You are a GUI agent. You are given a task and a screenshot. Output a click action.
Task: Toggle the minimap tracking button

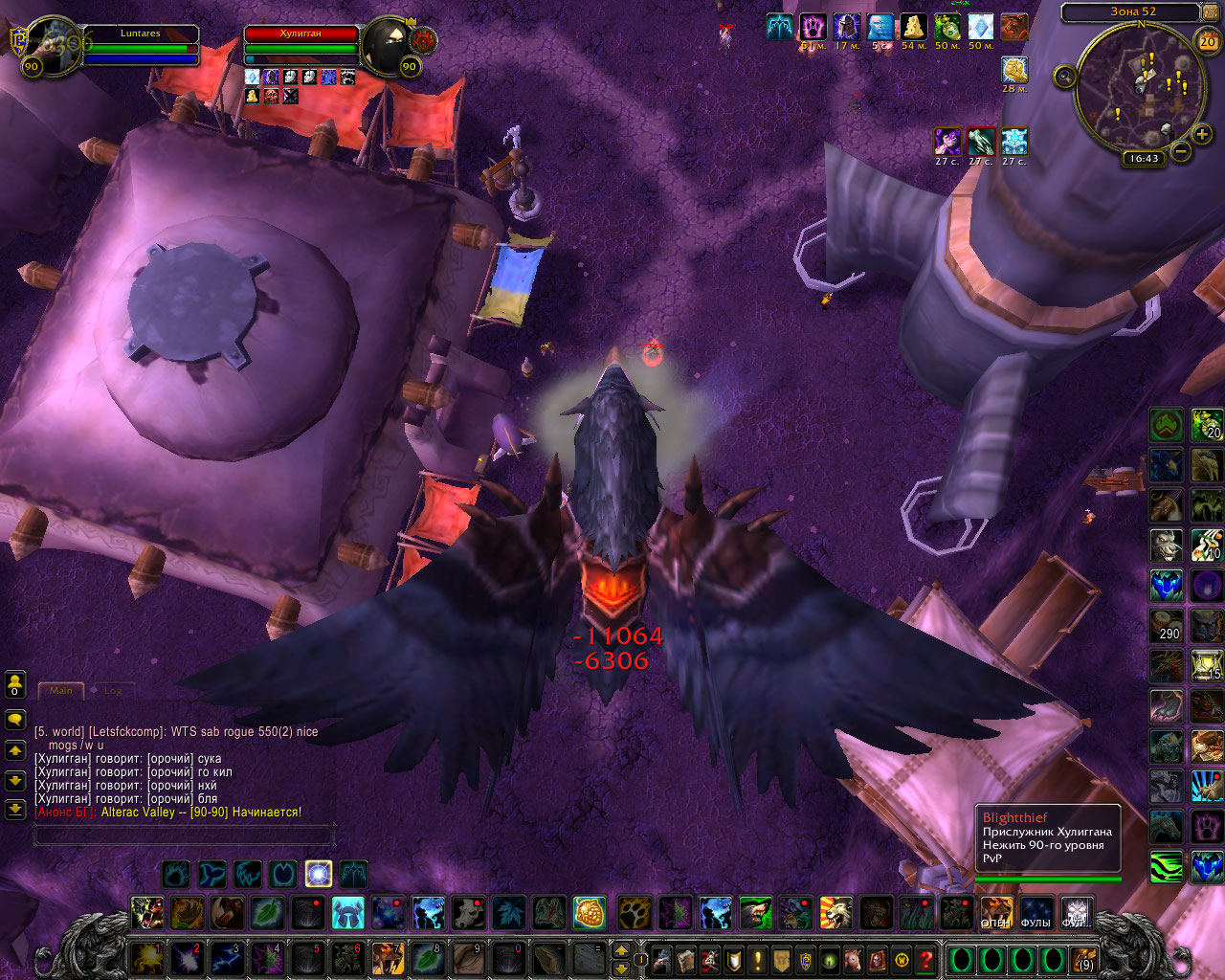(x=1065, y=77)
